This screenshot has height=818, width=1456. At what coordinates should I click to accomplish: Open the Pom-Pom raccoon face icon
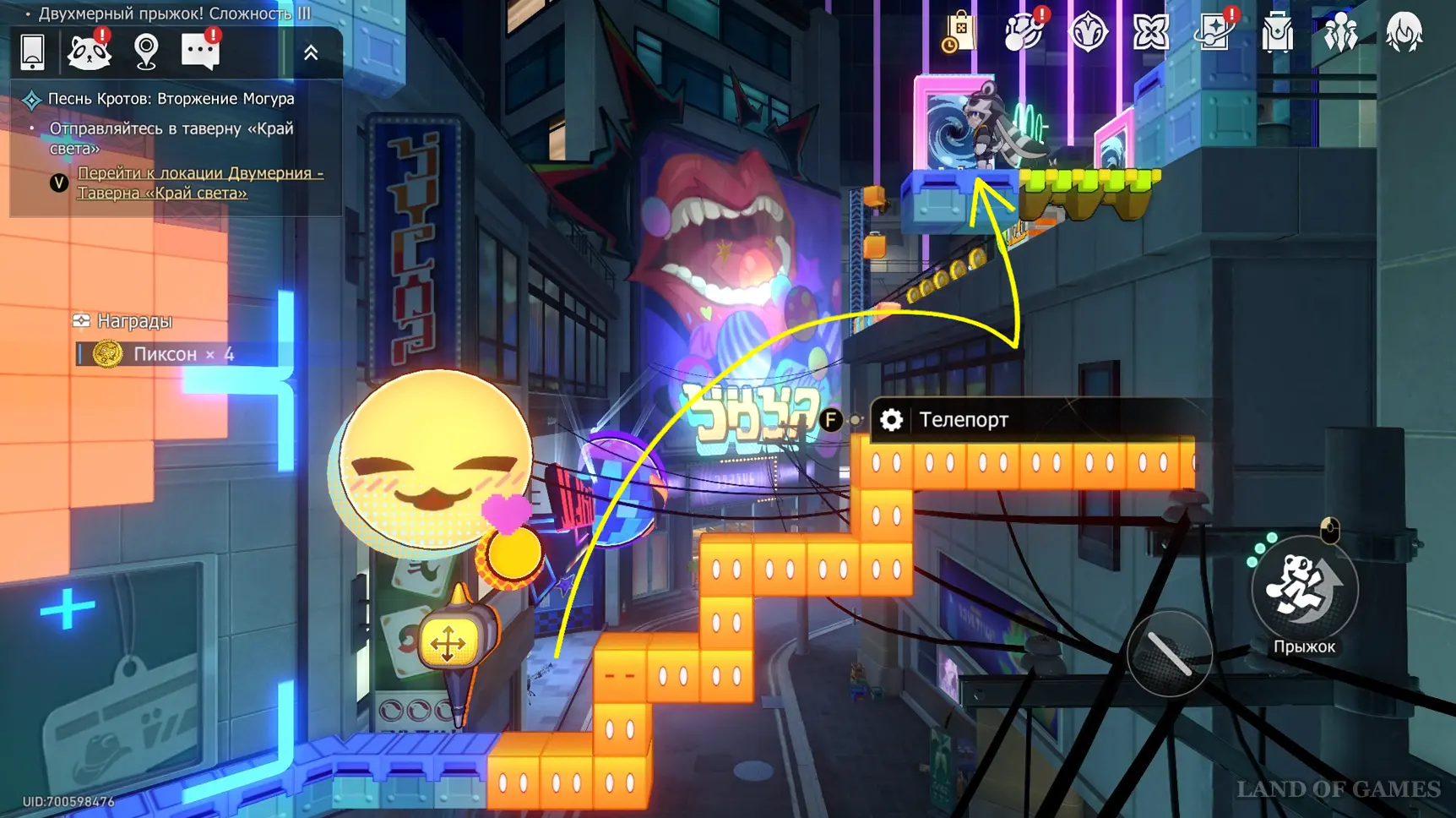(x=89, y=52)
